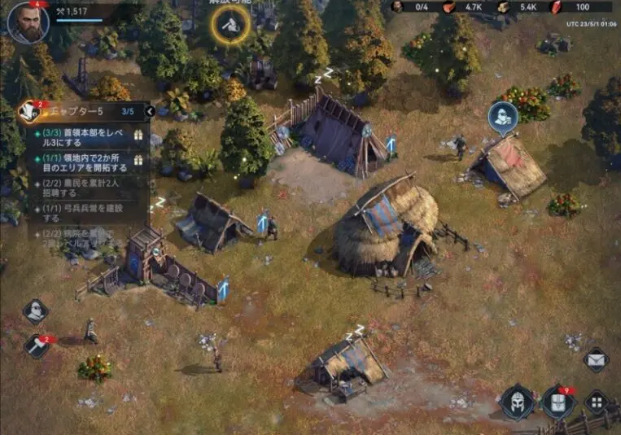The width and height of the screenshot is (621, 437).
Task: Tap the villager population counter 0/4
Action: pos(408,7)
